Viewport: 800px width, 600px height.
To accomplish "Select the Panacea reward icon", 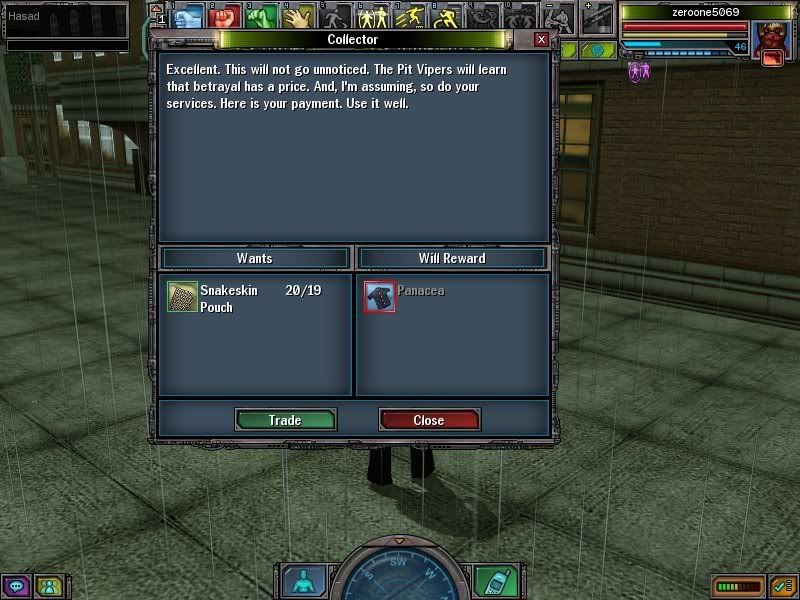I will click(379, 297).
